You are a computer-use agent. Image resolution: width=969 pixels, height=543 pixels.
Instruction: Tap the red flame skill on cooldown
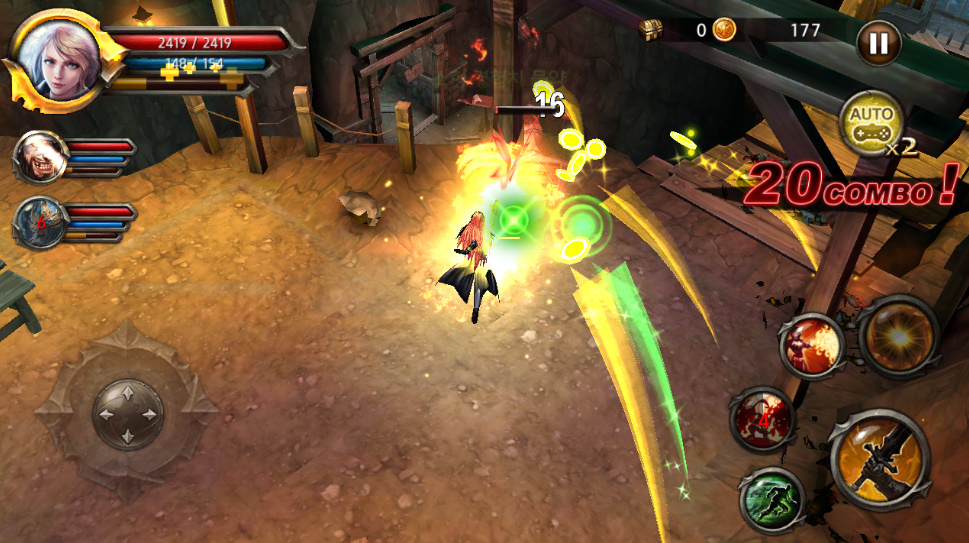761,418
